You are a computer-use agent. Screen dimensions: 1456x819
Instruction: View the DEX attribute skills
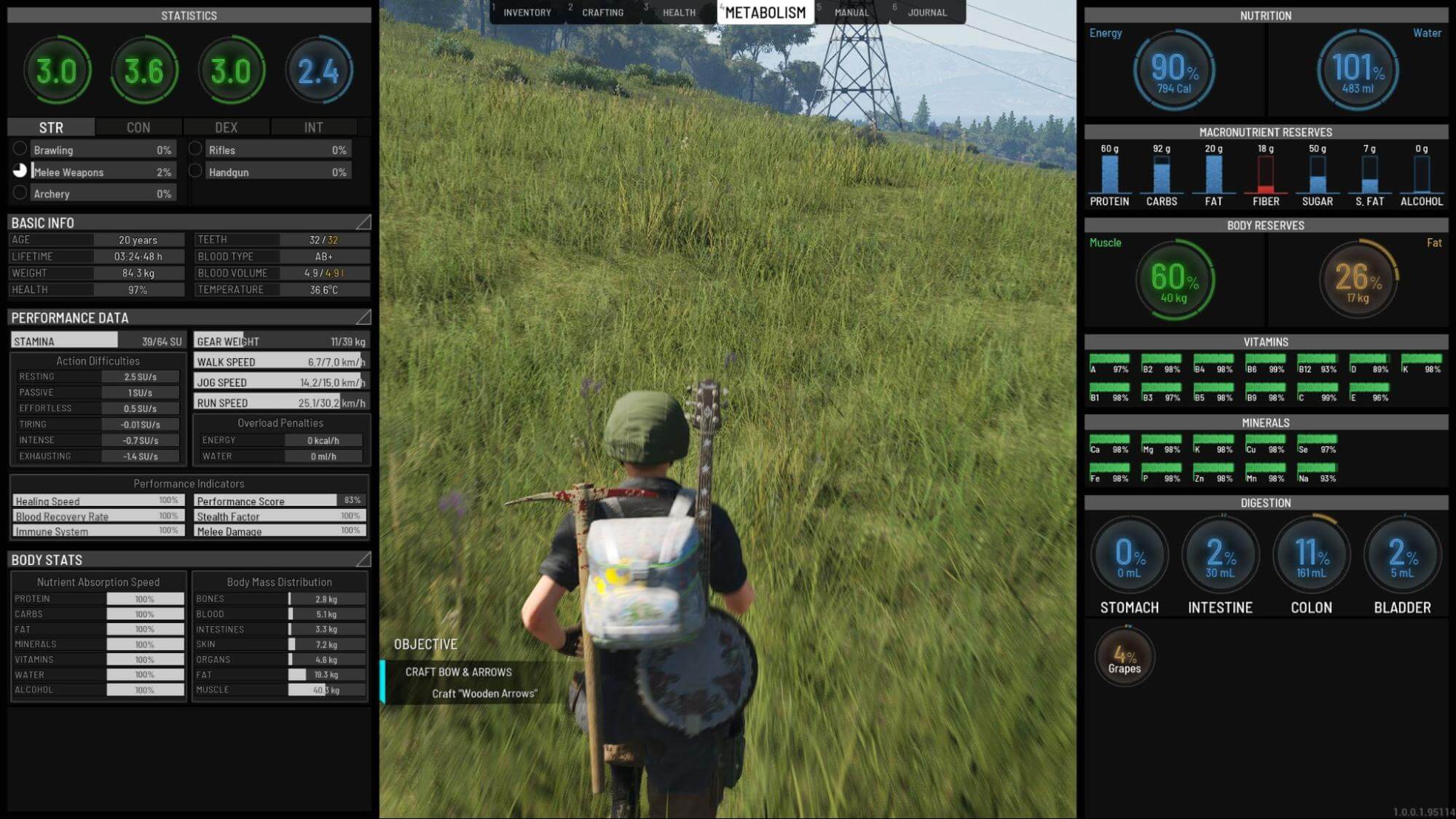tap(226, 127)
